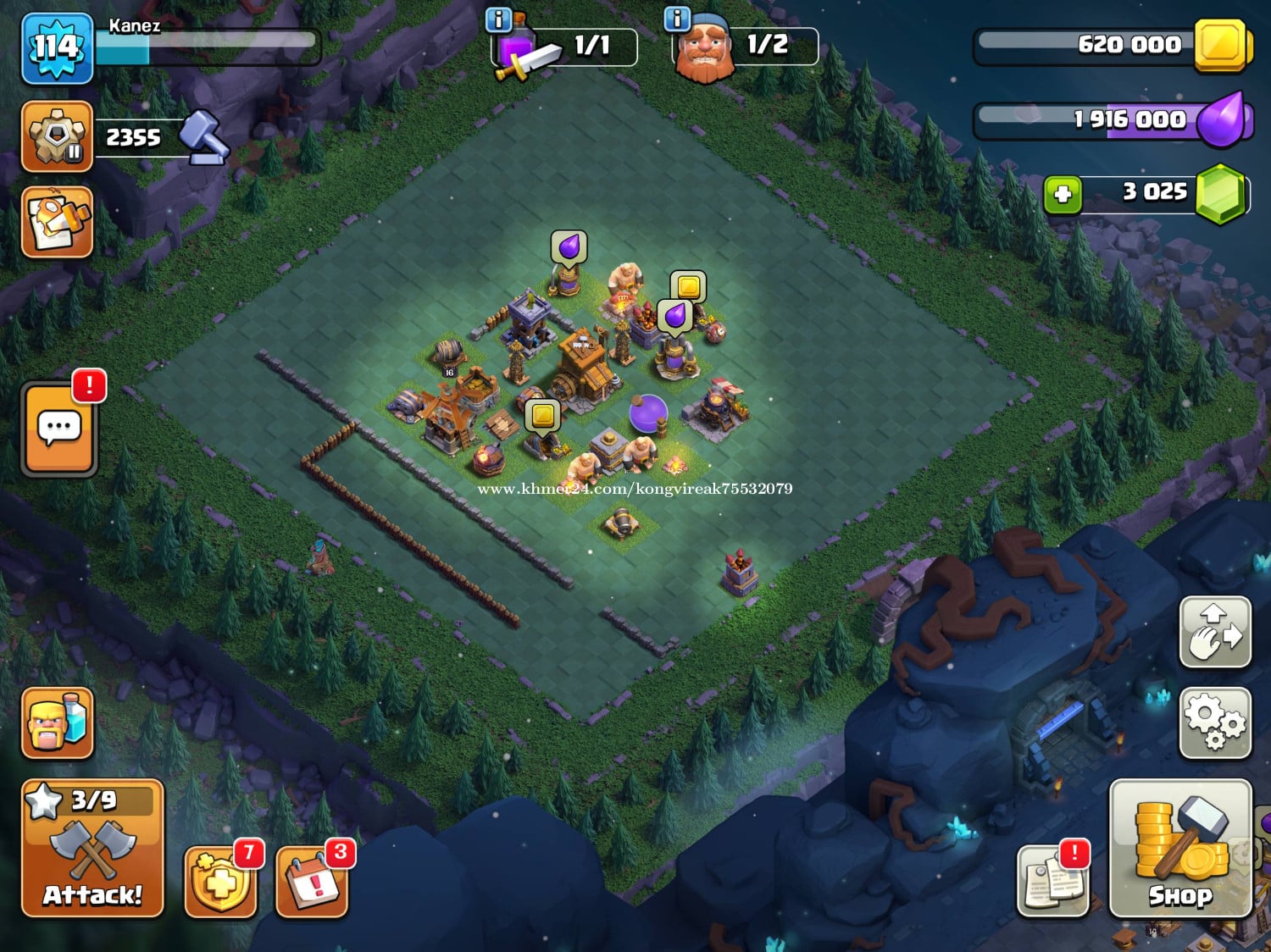The image size is (1271, 952).
Task: Collect gold from the bubble above the gold mine
Action: tap(688, 286)
